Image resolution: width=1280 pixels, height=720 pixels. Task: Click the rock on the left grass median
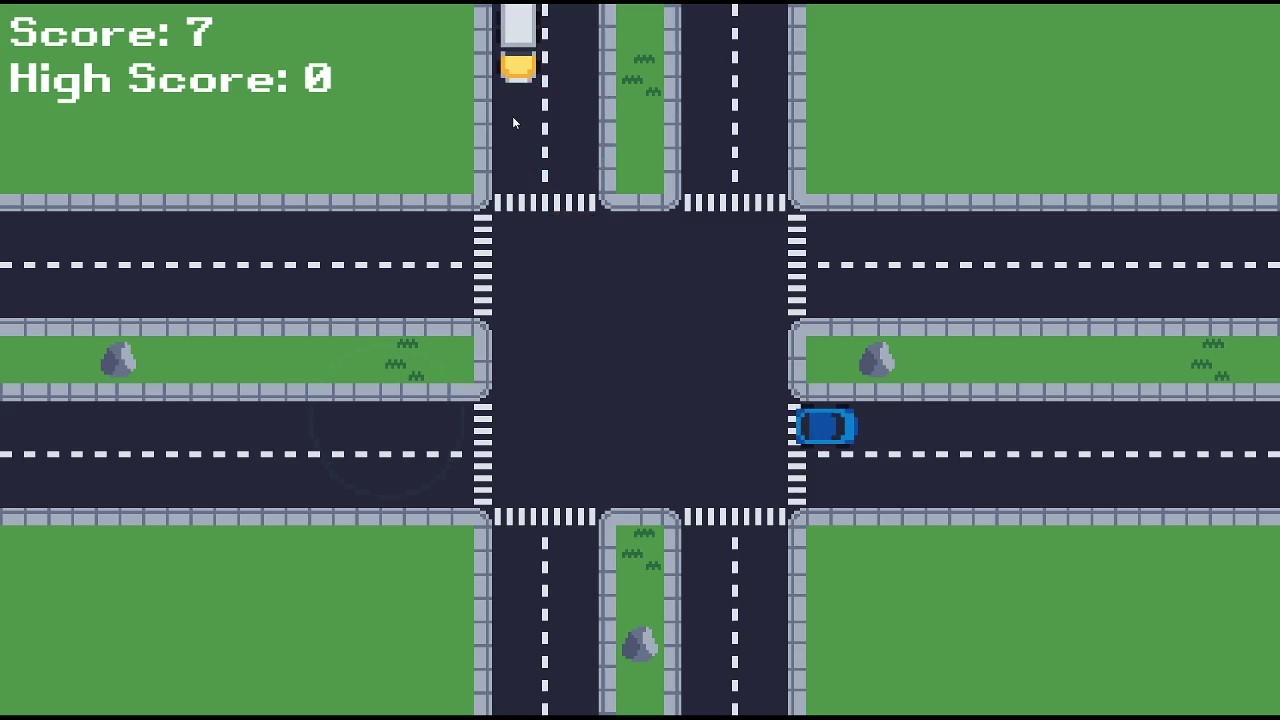117,360
